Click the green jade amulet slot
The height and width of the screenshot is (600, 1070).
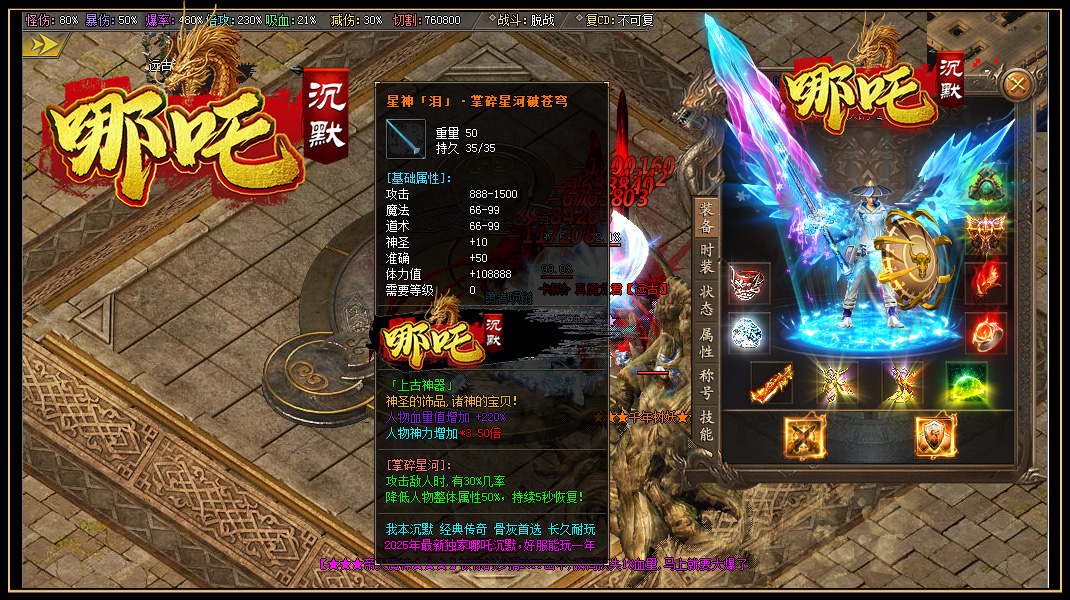point(985,186)
